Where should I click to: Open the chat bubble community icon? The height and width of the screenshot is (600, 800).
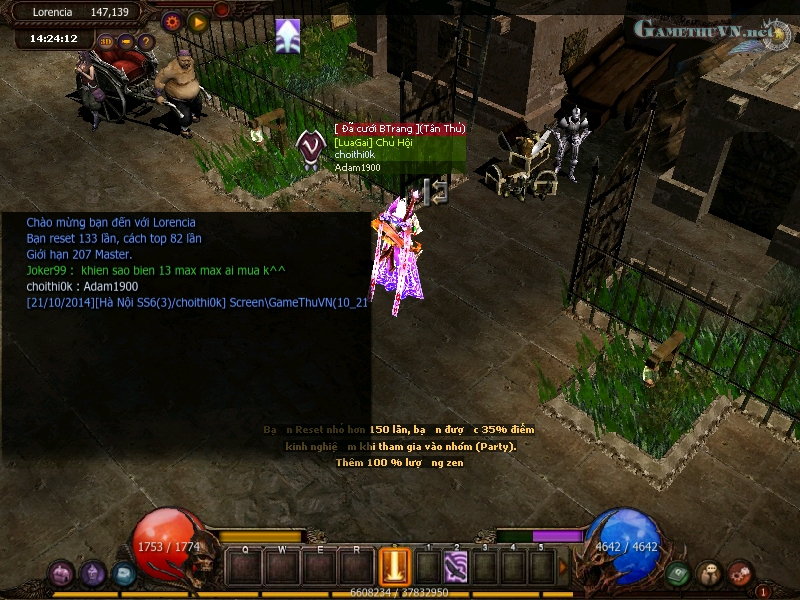coord(709,574)
